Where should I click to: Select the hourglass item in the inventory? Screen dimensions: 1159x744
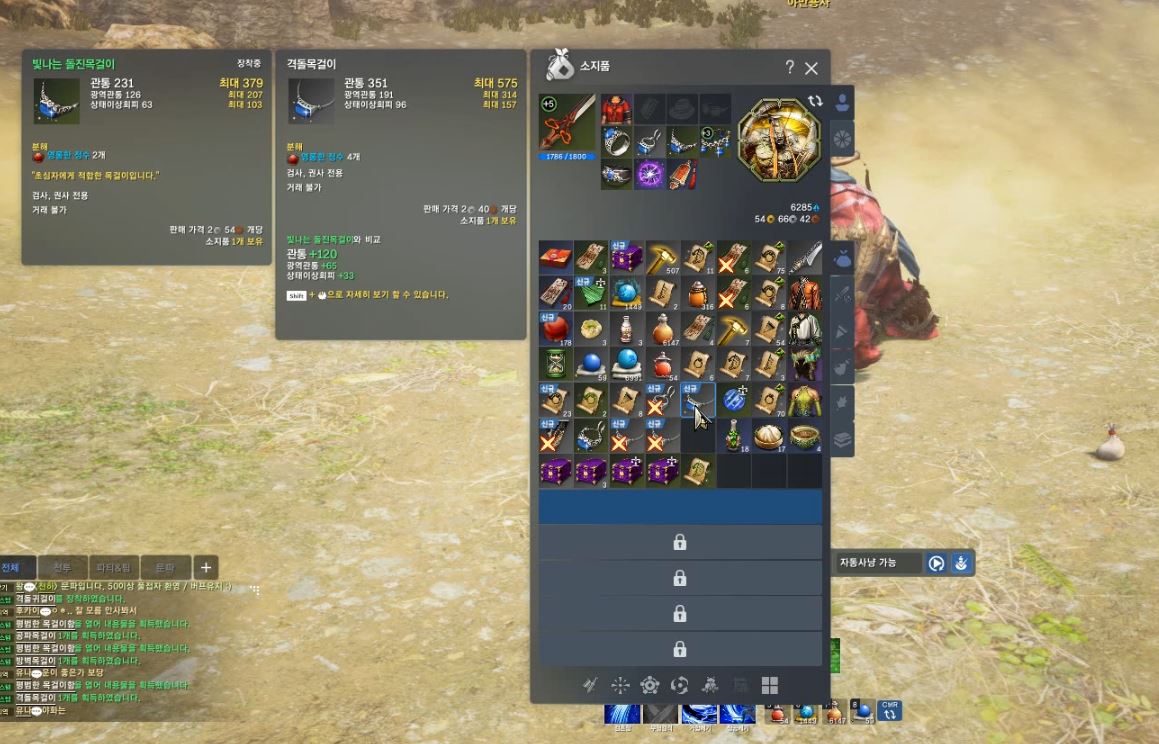(x=555, y=364)
